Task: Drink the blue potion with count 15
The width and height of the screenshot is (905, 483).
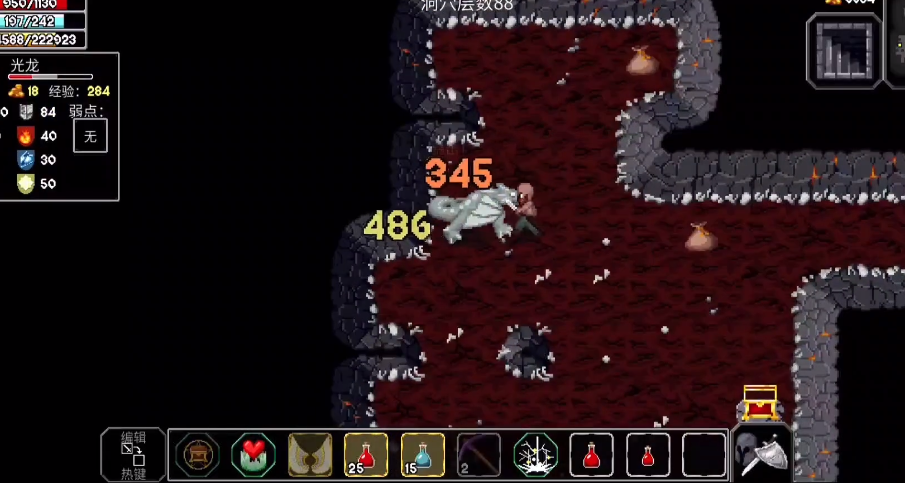Action: 423,456
